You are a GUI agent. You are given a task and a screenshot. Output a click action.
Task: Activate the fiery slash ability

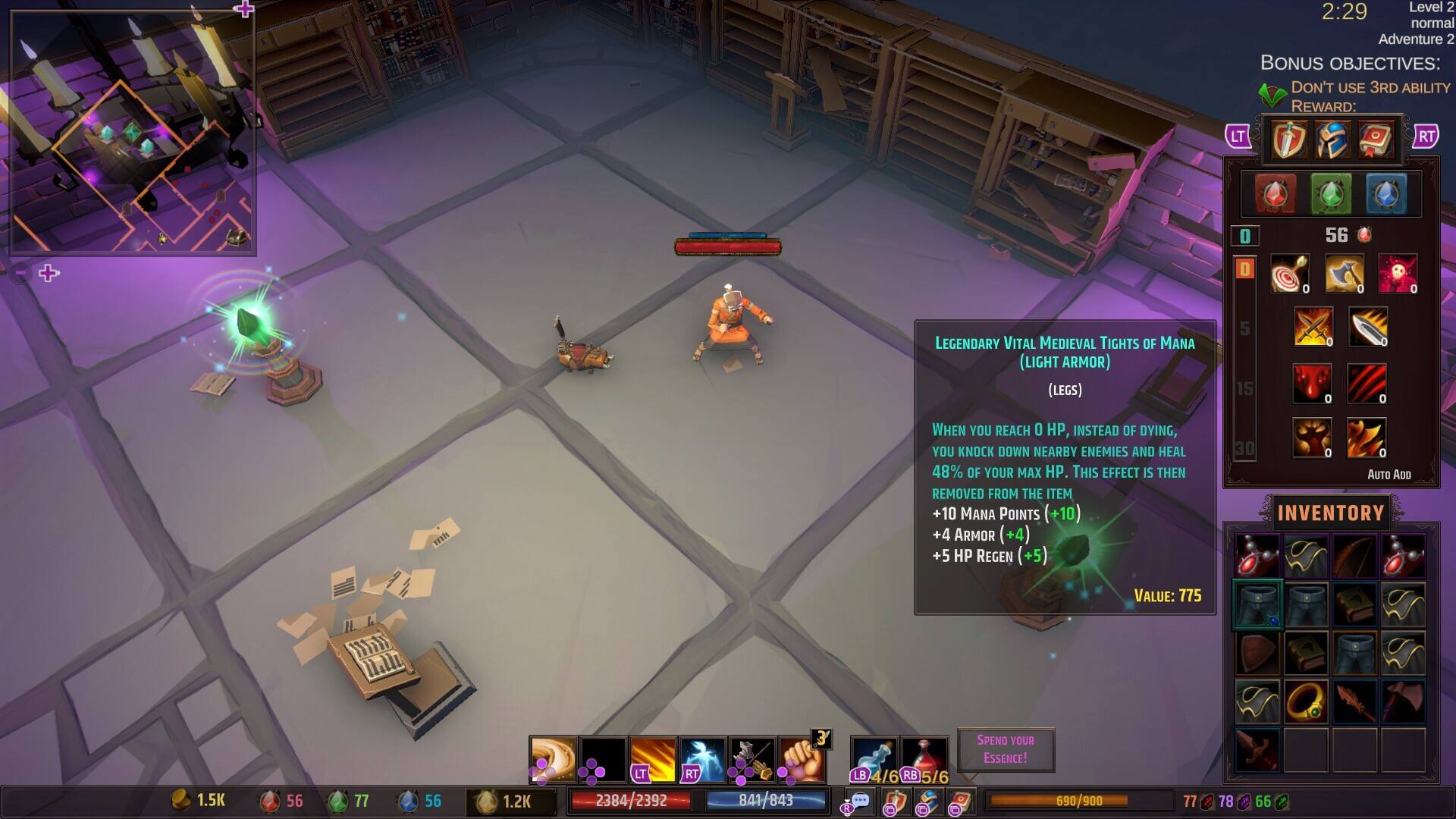click(652, 758)
